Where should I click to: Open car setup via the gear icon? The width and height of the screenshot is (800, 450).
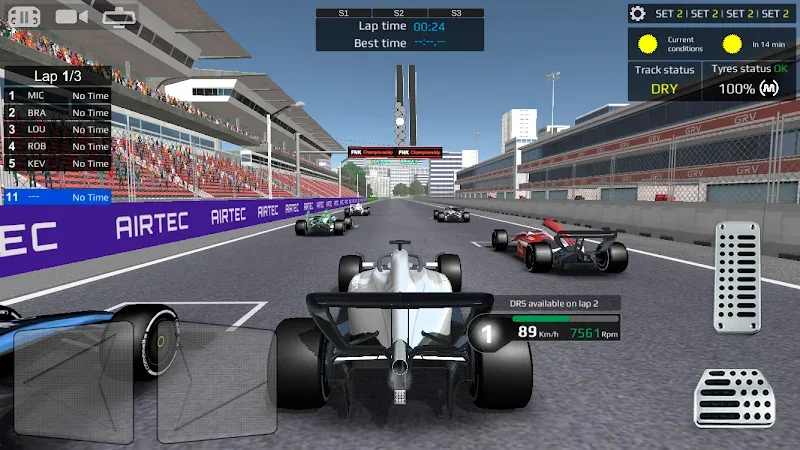click(x=637, y=13)
